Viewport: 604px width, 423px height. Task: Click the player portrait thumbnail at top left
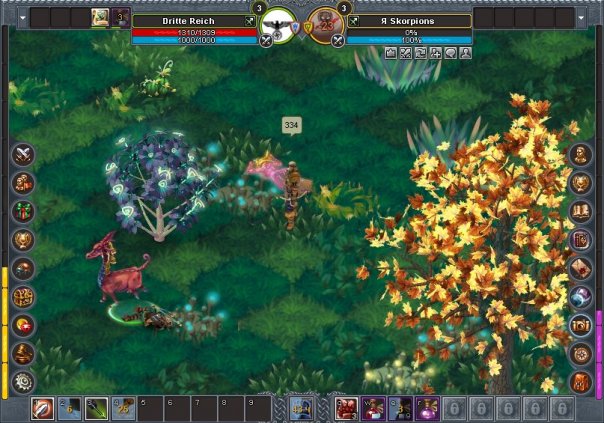tap(101, 17)
